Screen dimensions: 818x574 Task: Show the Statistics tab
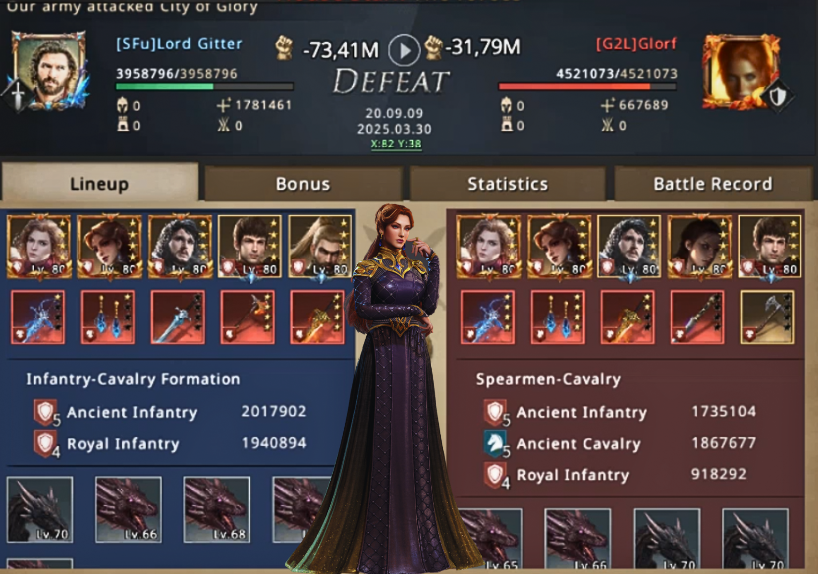pos(507,184)
